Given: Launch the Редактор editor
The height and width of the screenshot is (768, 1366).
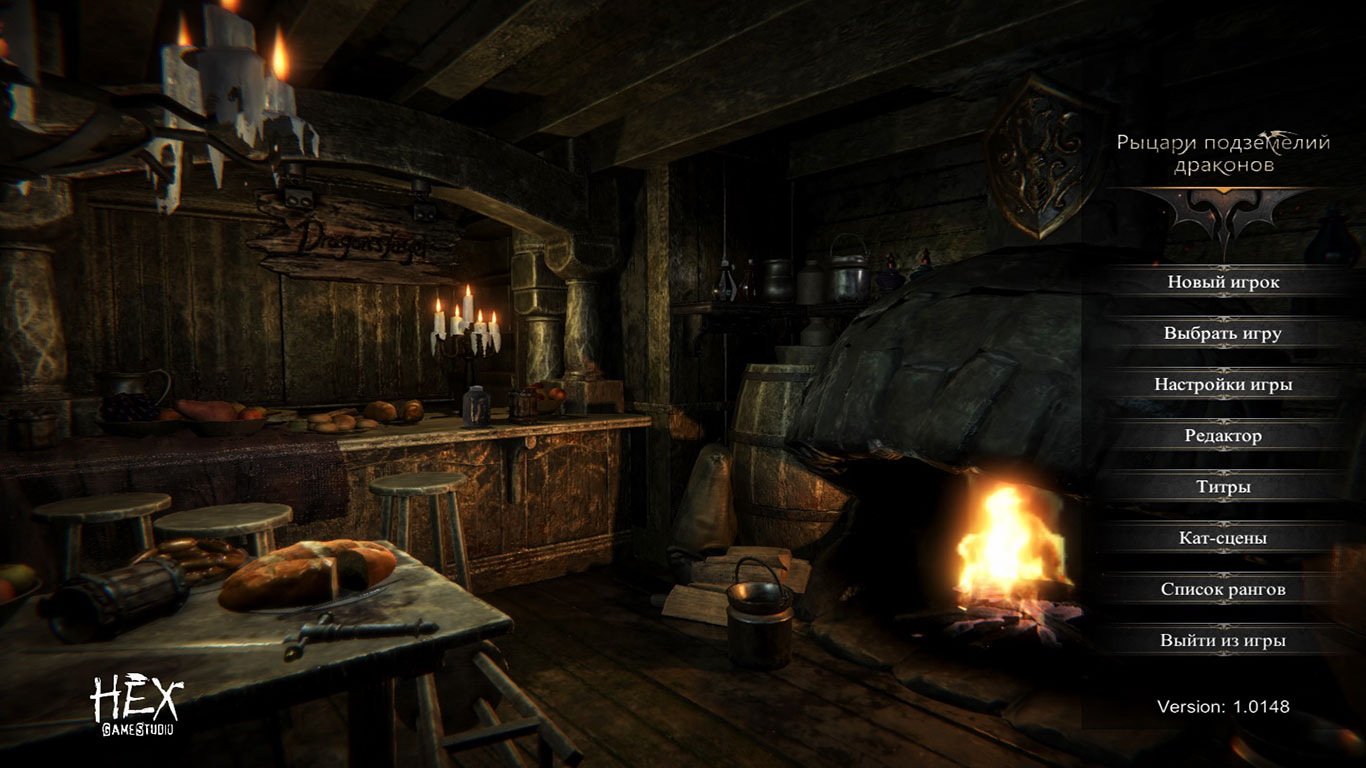Looking at the screenshot, I should click(1223, 436).
